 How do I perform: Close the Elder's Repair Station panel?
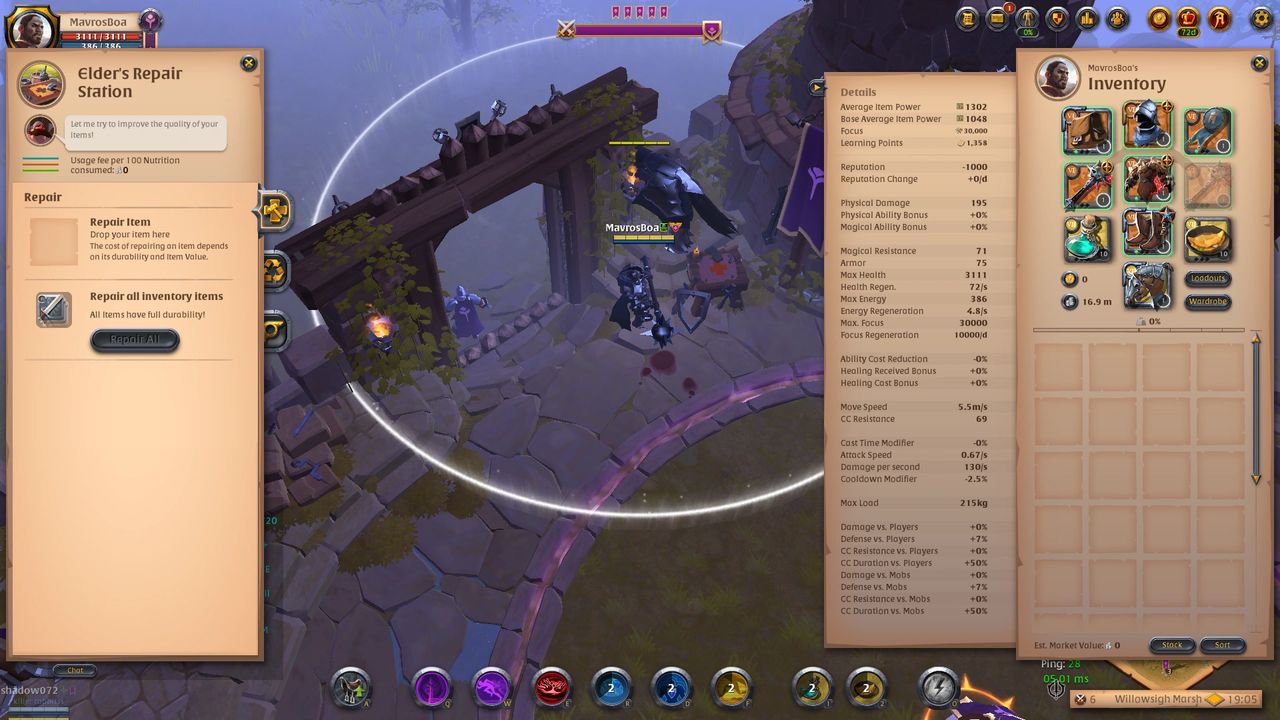(249, 64)
